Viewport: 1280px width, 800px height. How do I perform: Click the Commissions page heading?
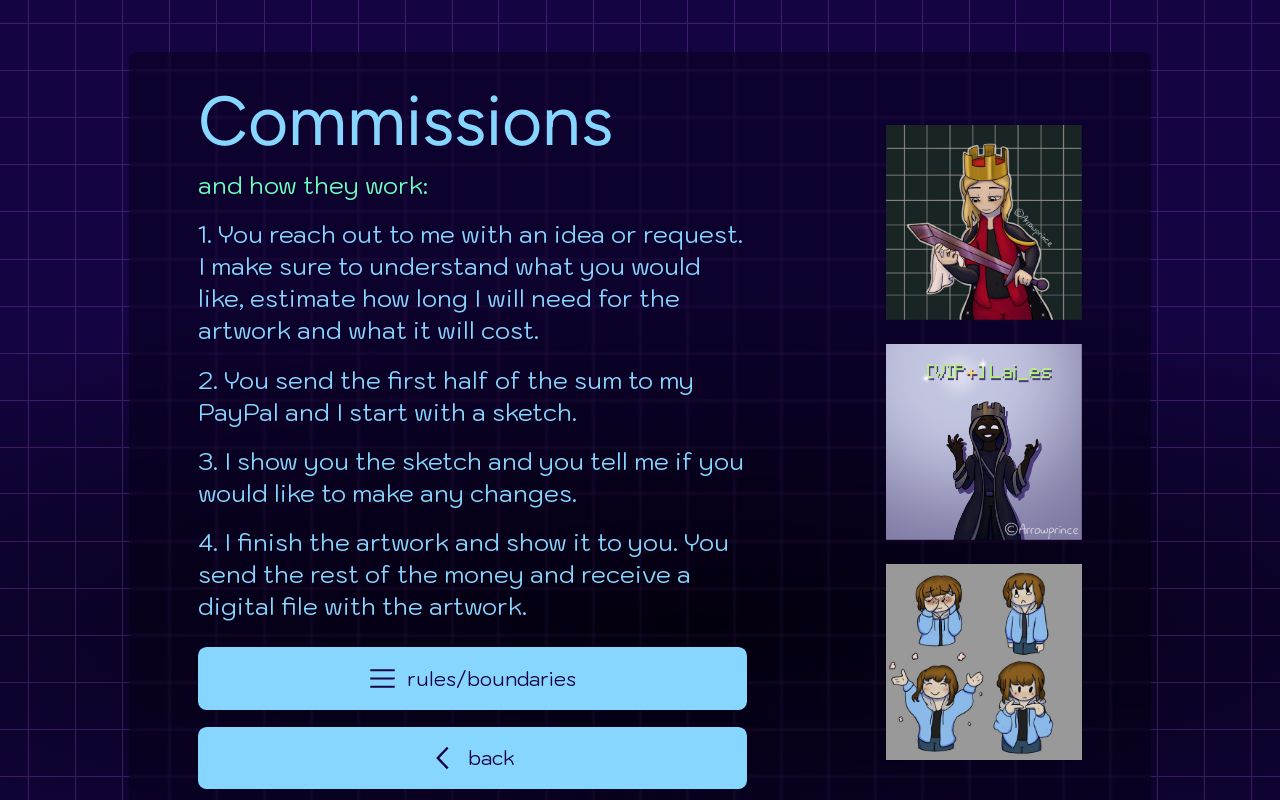405,120
